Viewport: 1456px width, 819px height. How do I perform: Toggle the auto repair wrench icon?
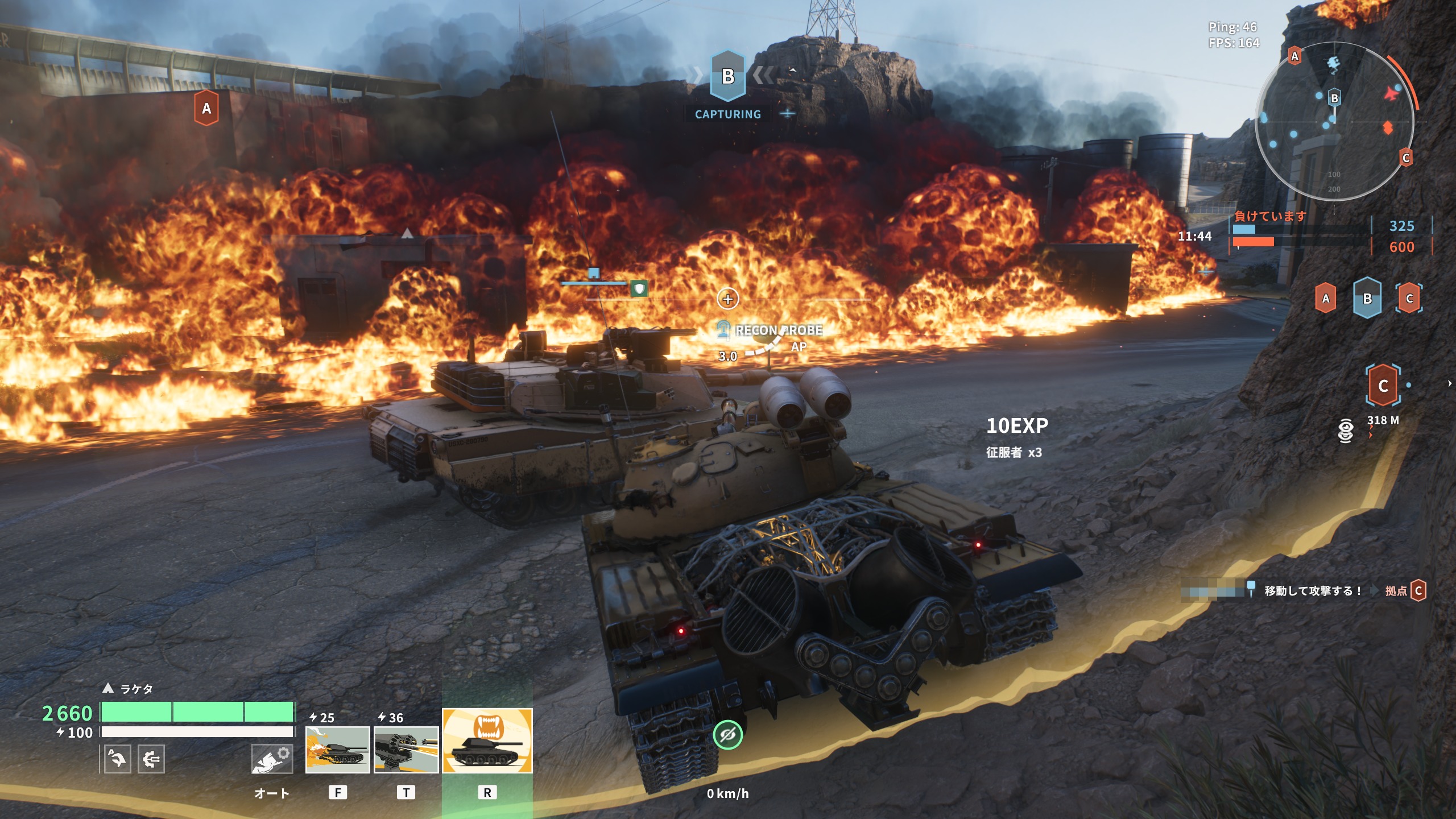tap(272, 759)
